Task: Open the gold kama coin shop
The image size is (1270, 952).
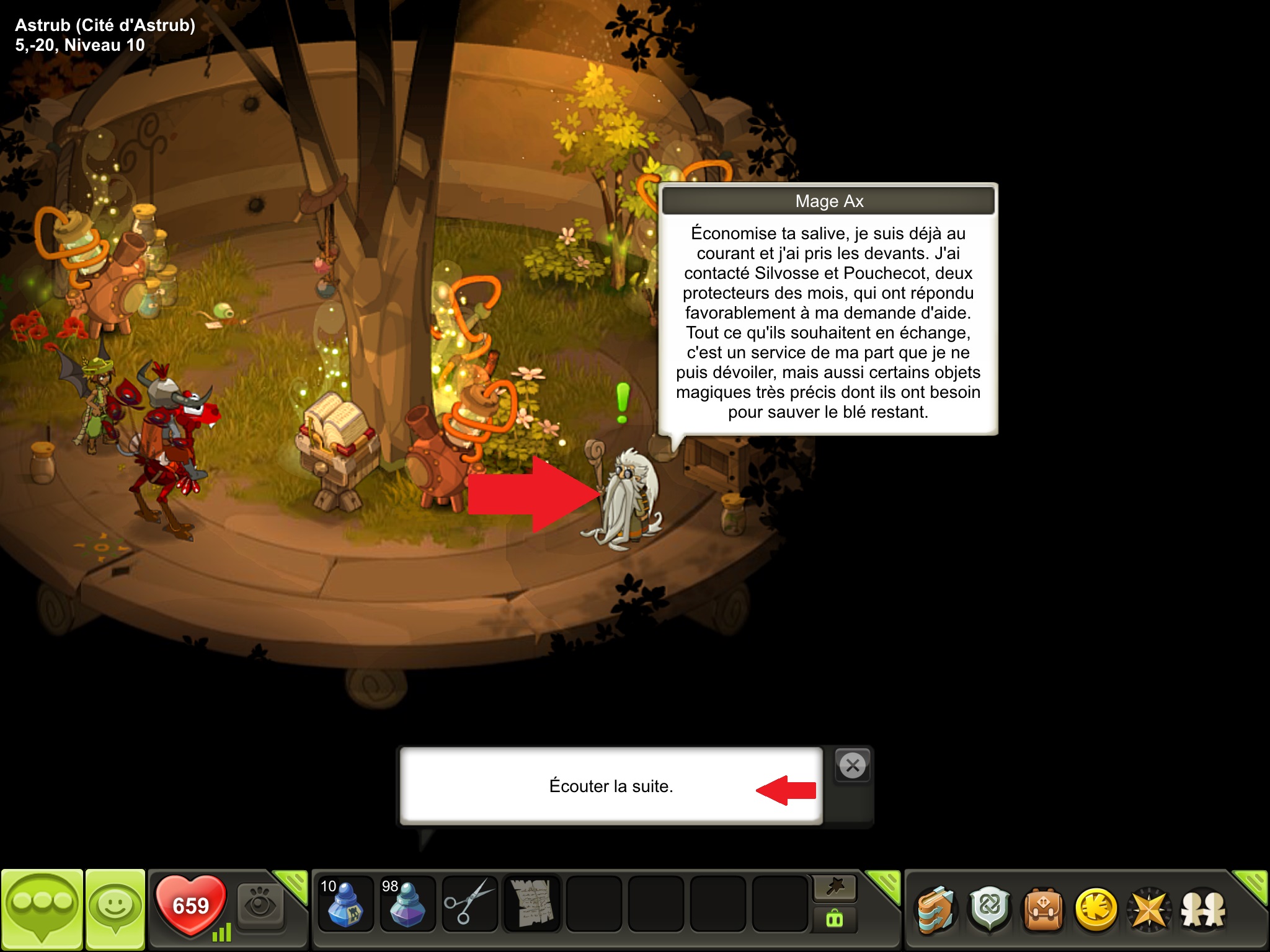Action: (1096, 910)
